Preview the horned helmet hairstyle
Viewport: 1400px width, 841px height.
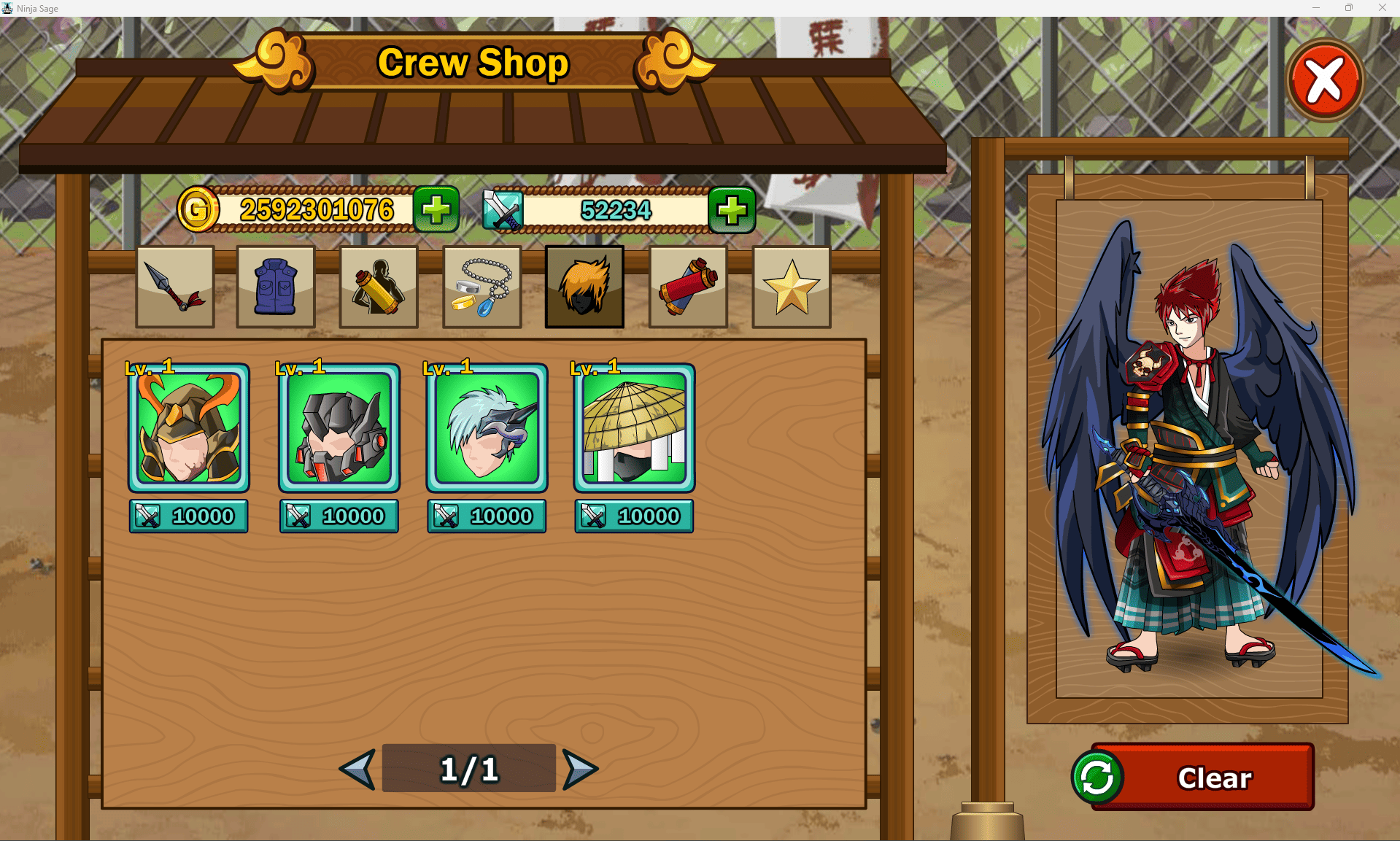(x=189, y=428)
